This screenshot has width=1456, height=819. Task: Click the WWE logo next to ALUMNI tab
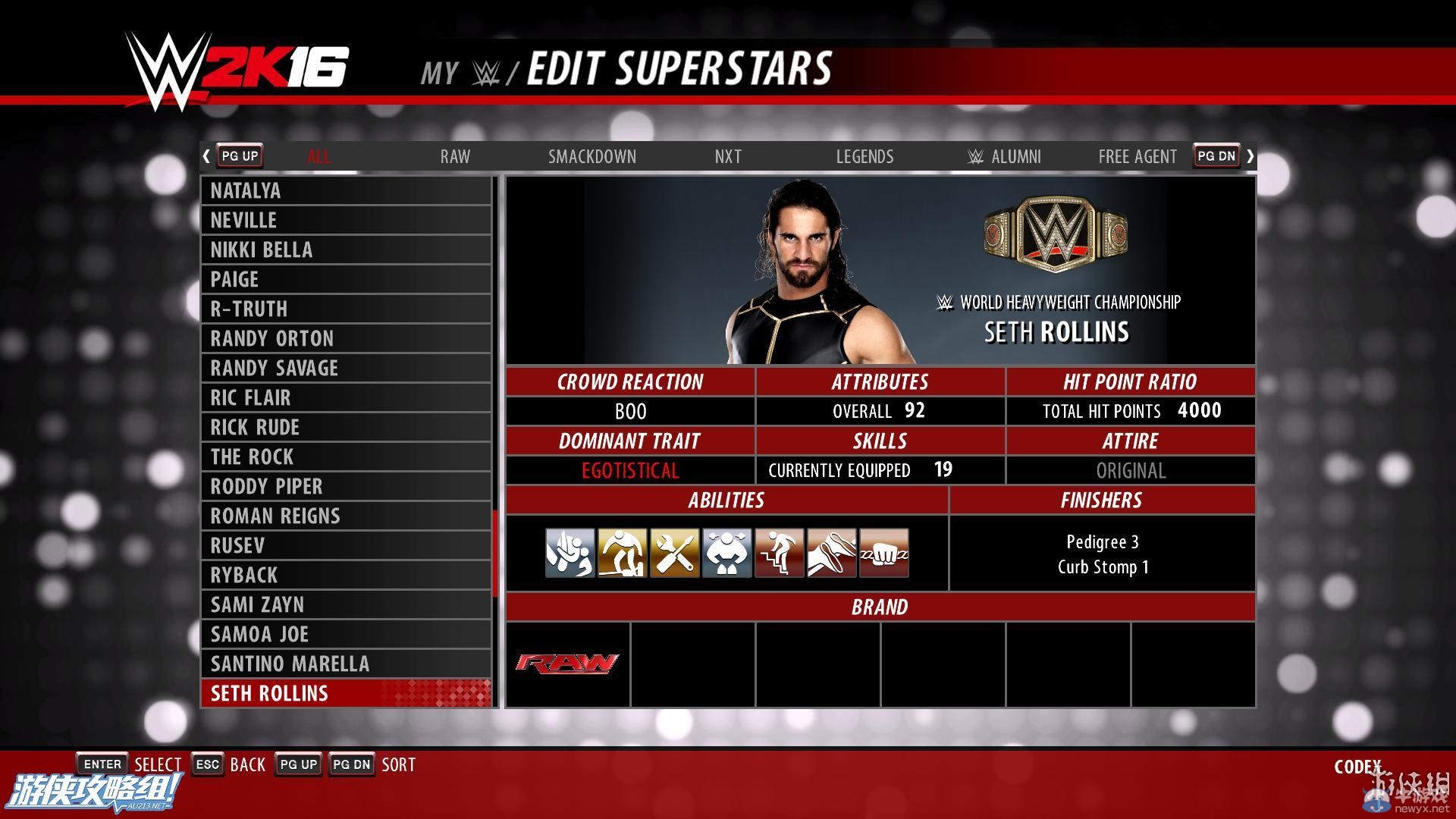click(974, 156)
